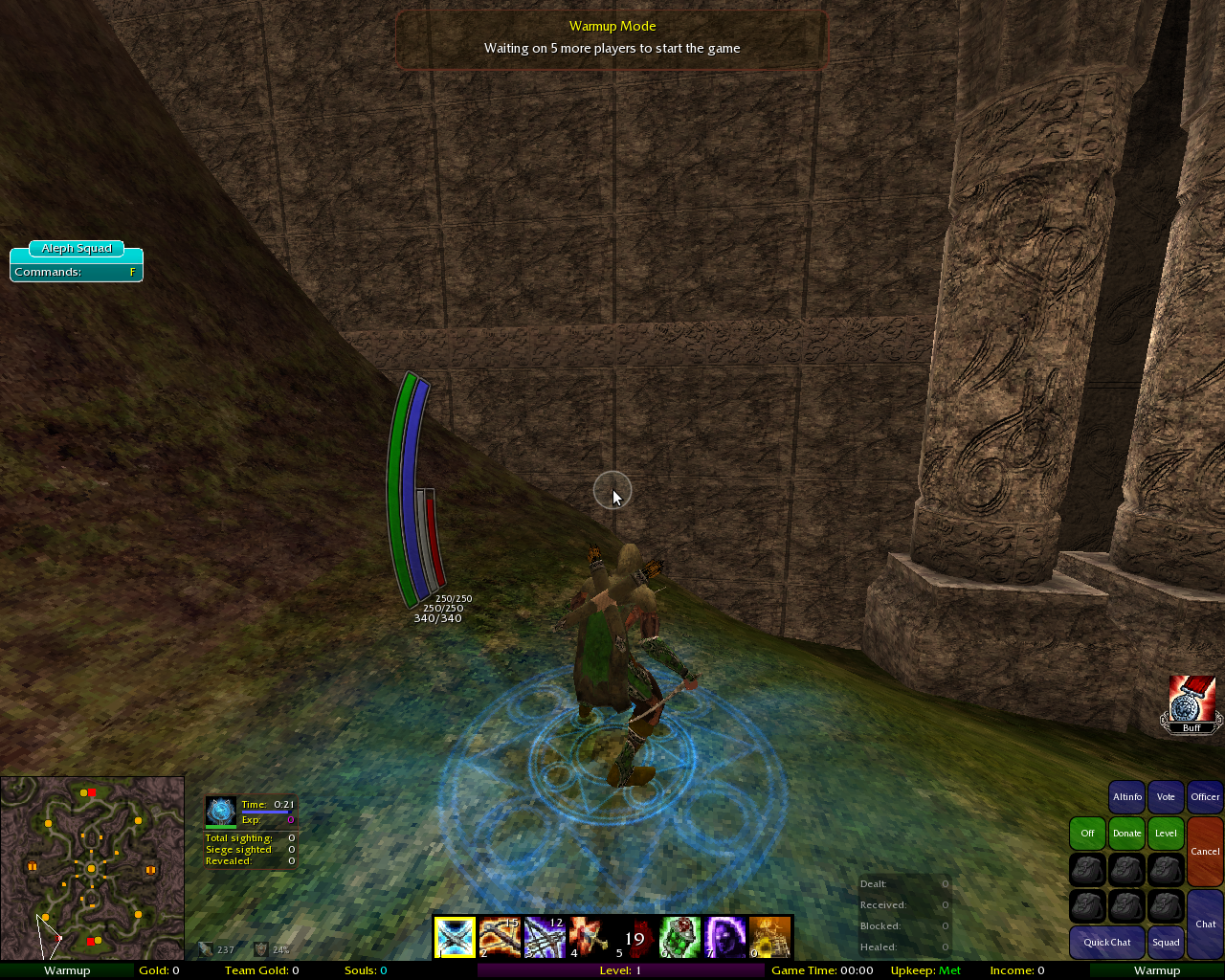Select the Donate button
This screenshot has width=1225, height=980.
click(1126, 833)
